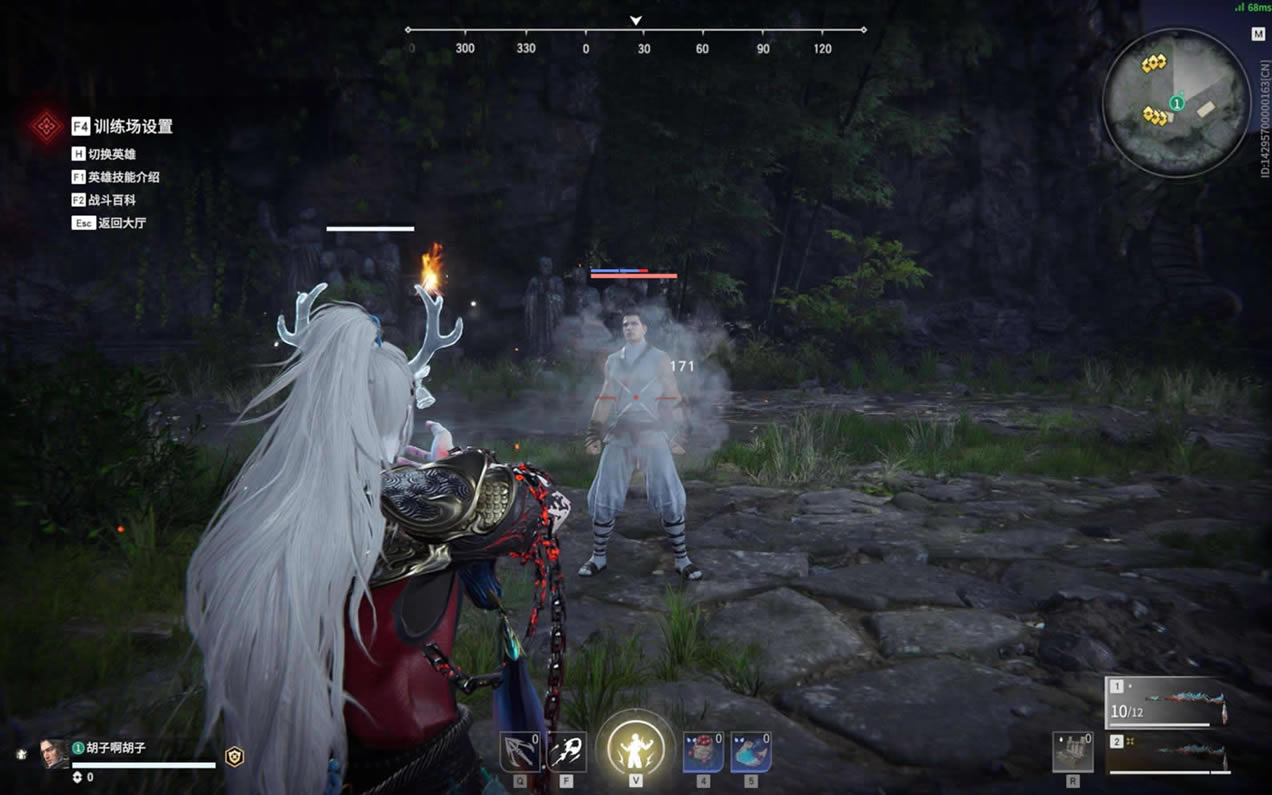The image size is (1272, 795).
Task: Use the blue armor powder item
Action: [x=750, y=752]
